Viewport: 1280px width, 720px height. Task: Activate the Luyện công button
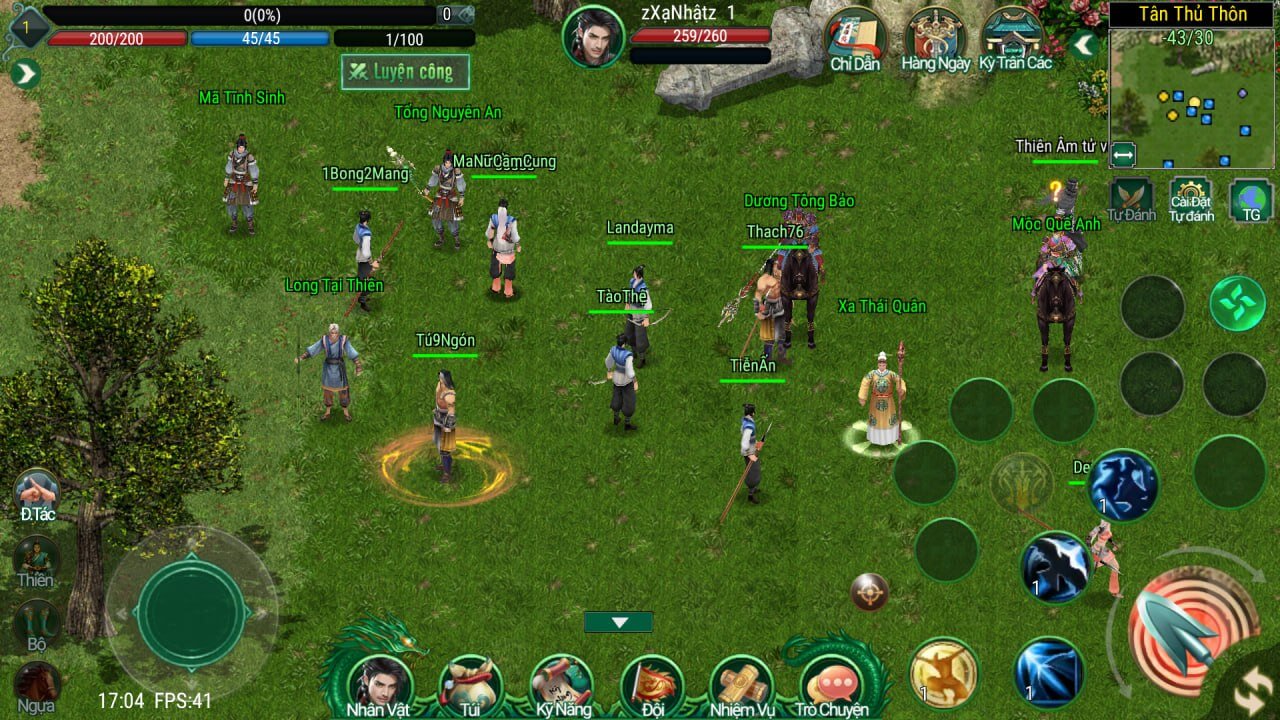pos(405,72)
